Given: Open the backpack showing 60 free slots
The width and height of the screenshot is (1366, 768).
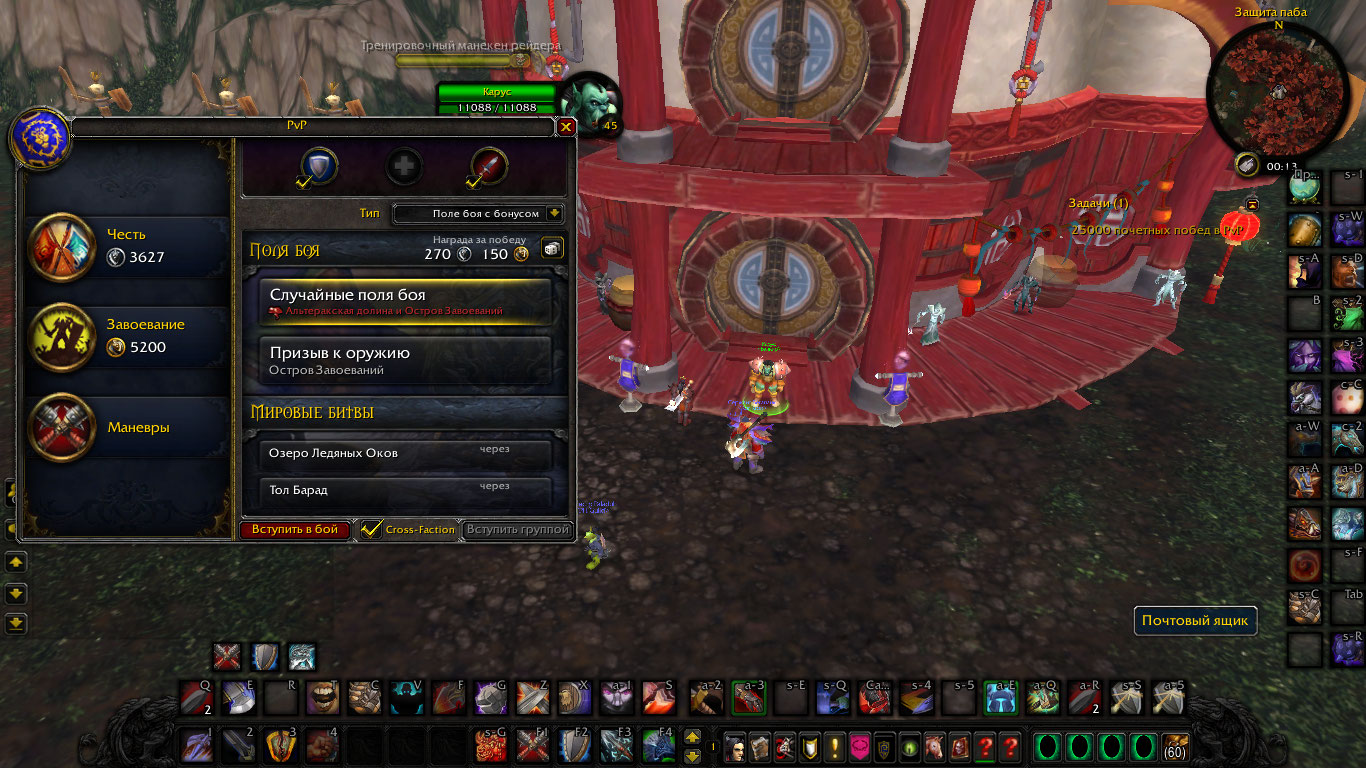Looking at the screenshot, I should click(x=1174, y=746).
